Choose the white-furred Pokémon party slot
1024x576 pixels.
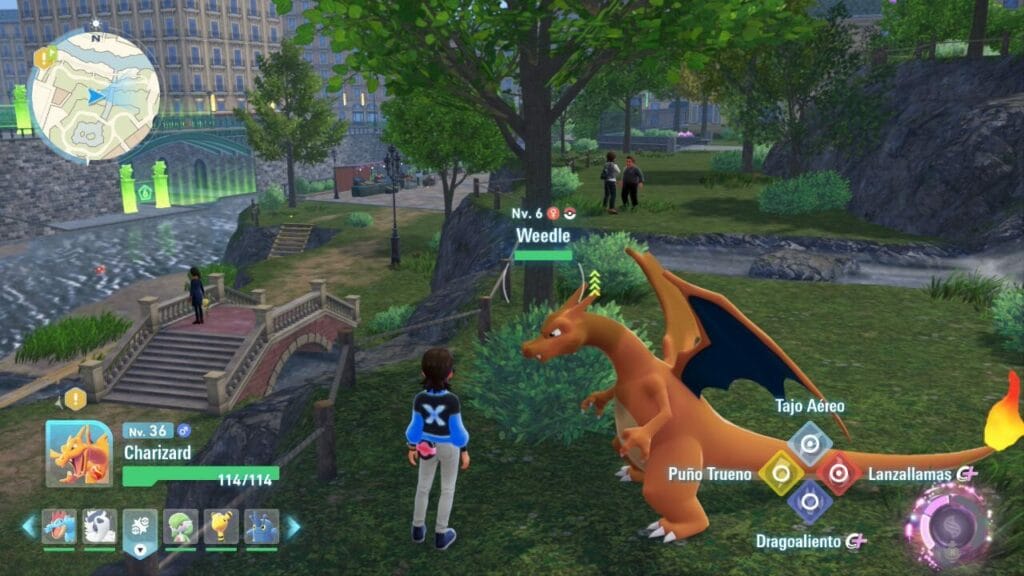click(x=100, y=526)
